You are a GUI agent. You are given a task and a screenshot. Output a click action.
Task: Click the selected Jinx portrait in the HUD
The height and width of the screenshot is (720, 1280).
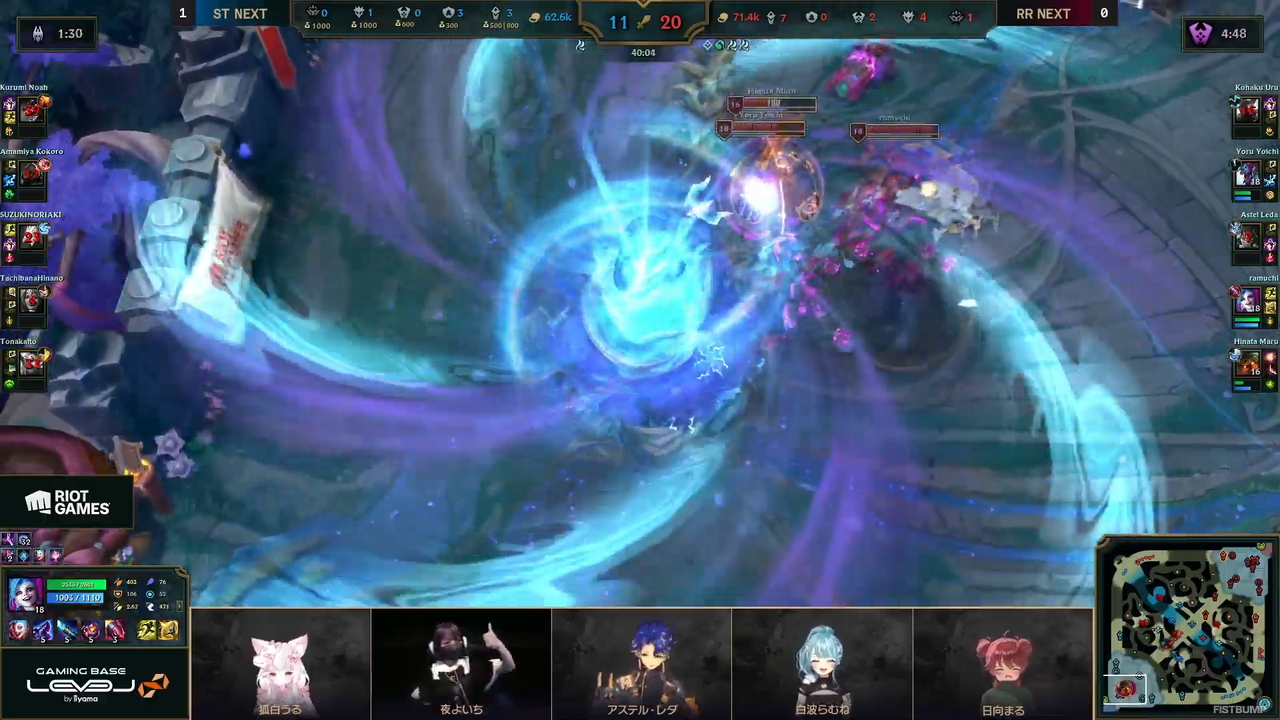[25, 594]
